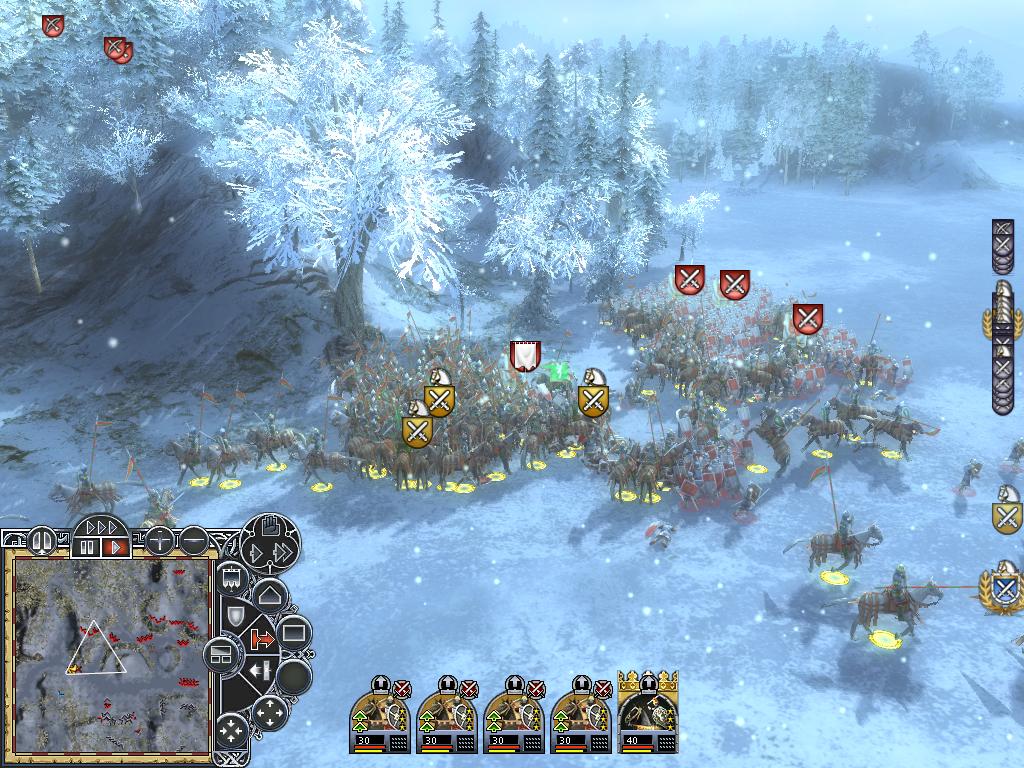Zoom in the minimap with the plus button
The image size is (1024, 768).
[x=159, y=541]
